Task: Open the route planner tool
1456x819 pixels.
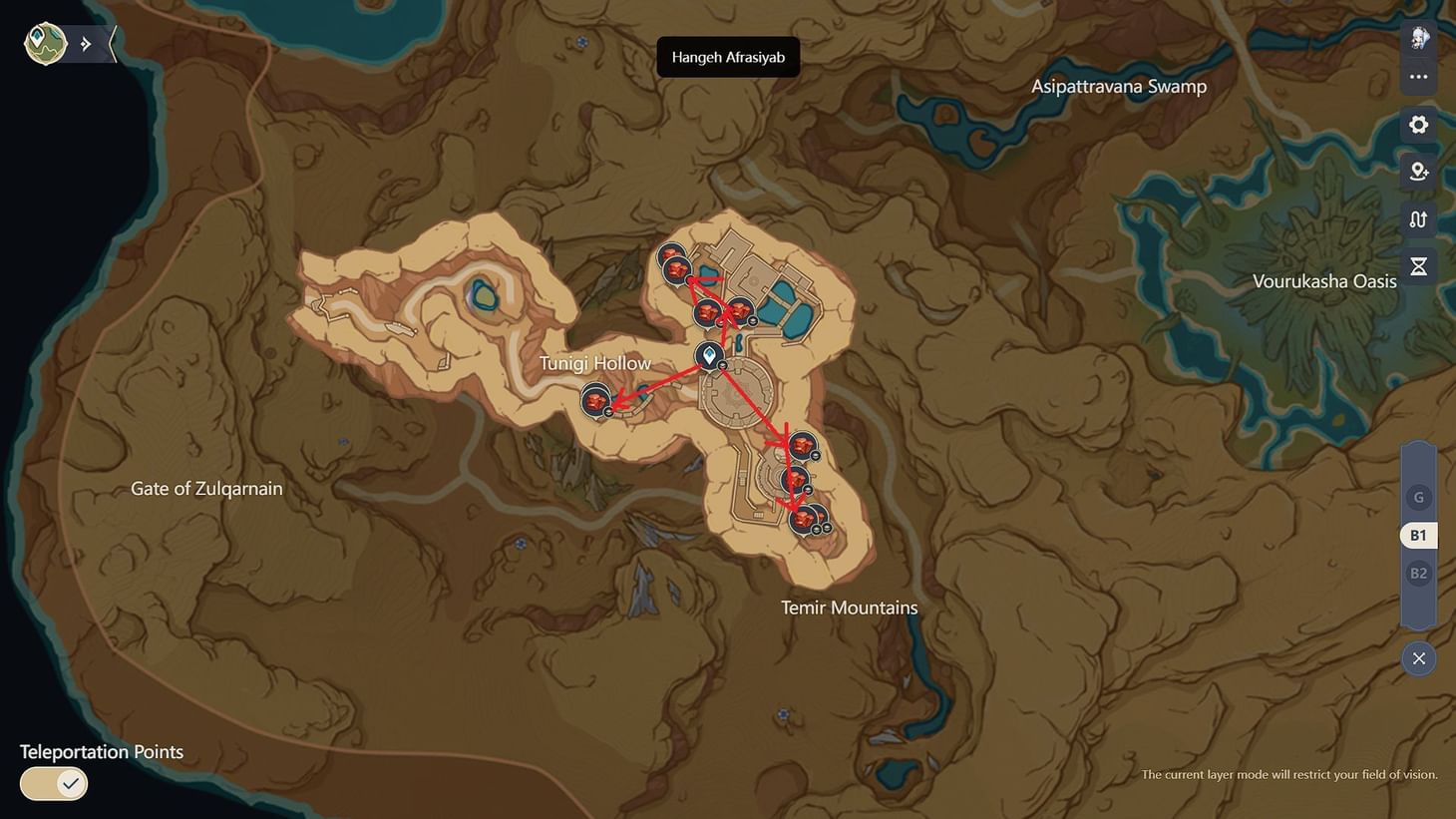Action: (x=1418, y=218)
